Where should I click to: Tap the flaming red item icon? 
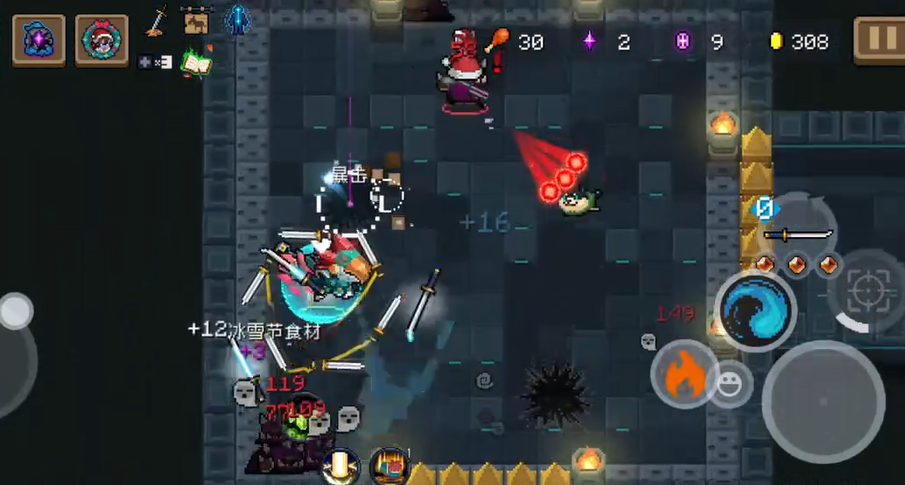point(388,466)
